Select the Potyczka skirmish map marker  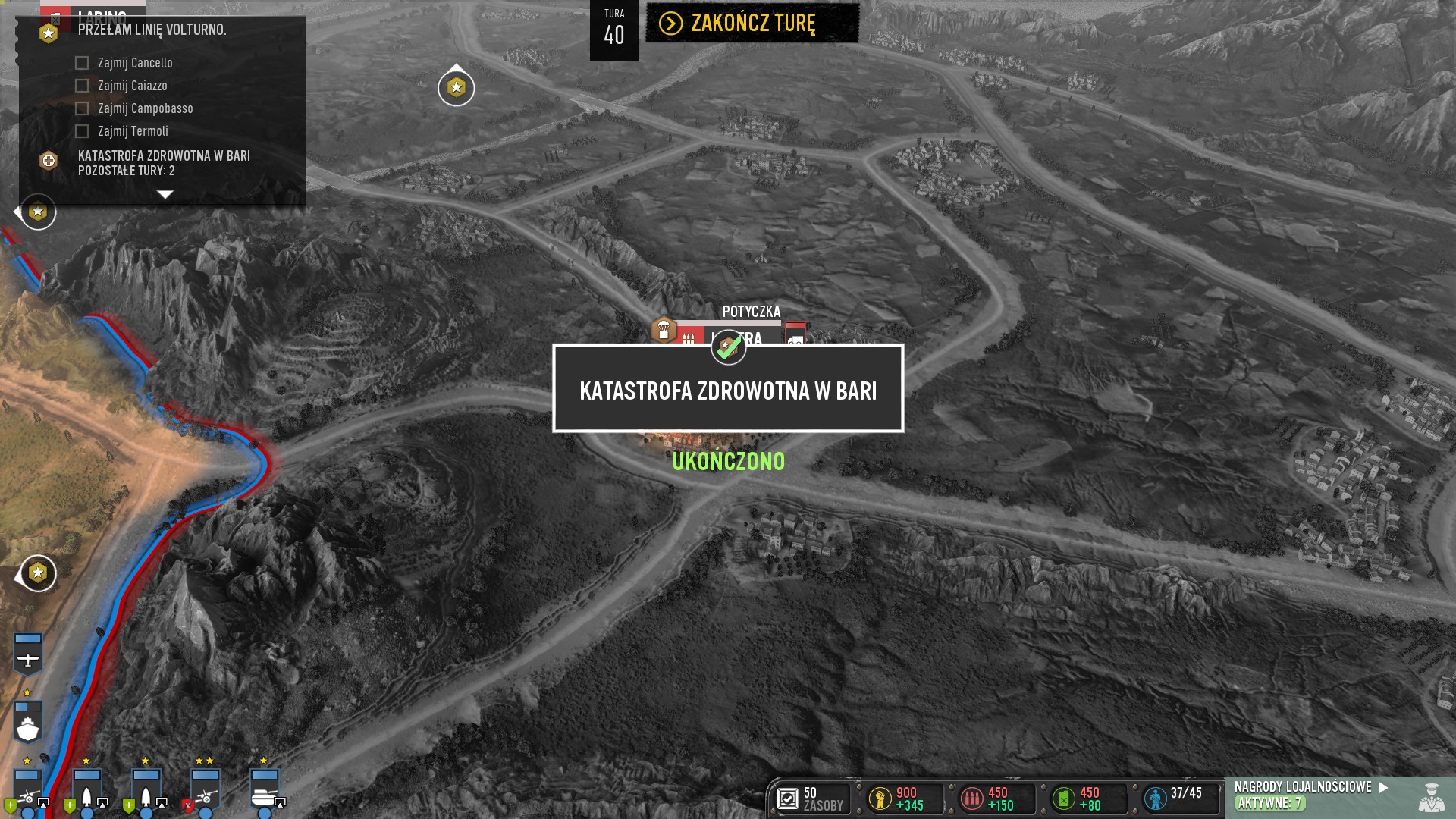[751, 312]
